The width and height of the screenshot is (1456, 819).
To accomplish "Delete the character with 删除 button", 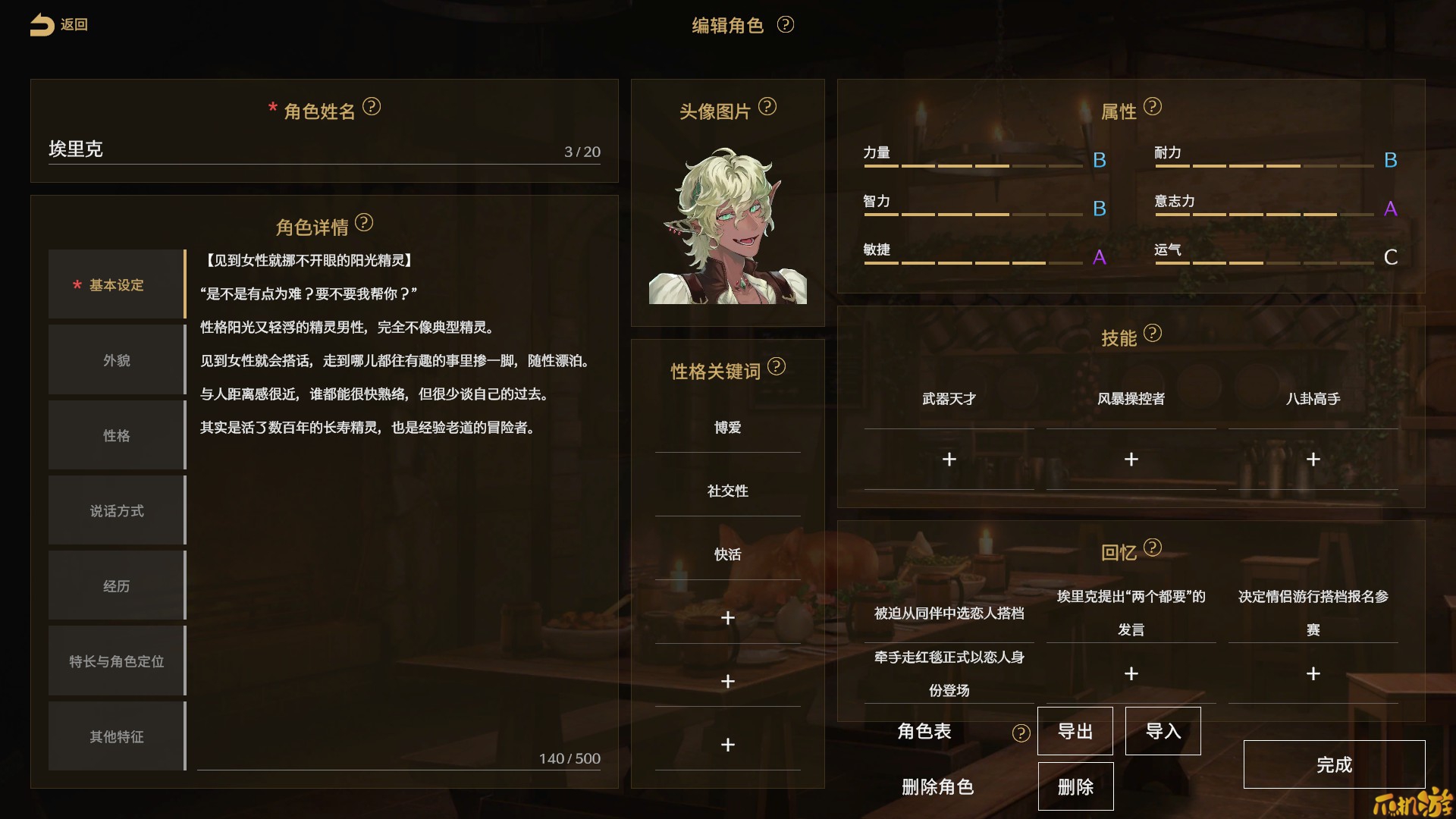I will coord(1075,787).
